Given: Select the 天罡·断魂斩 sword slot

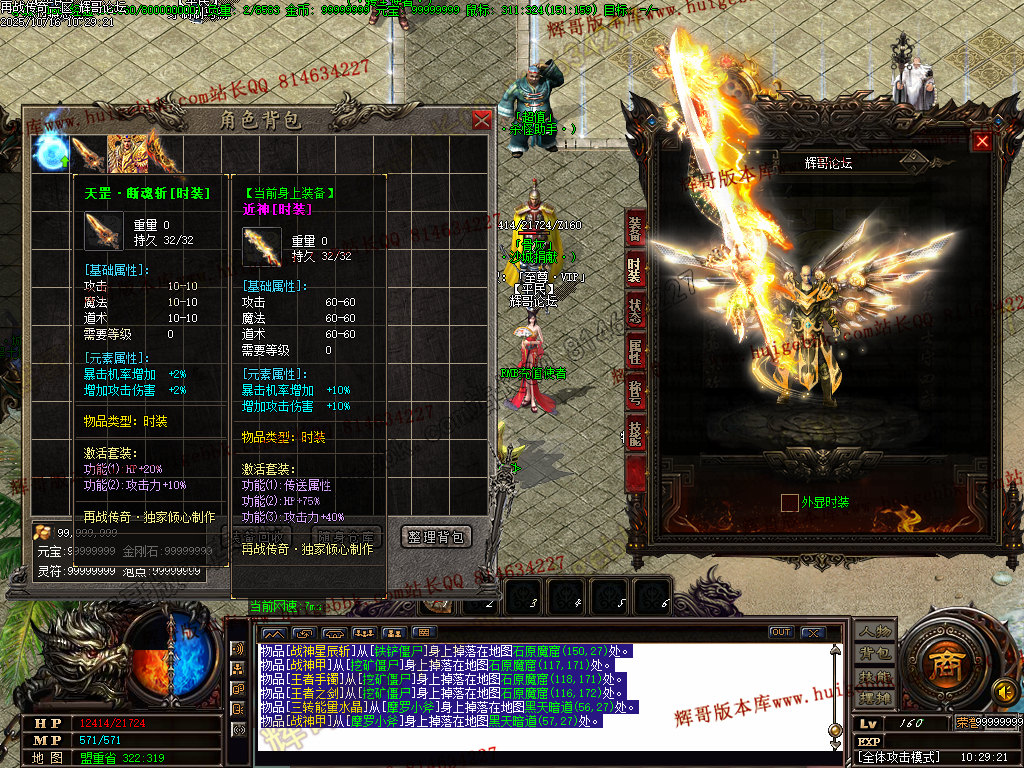Looking at the screenshot, I should pos(88,152).
